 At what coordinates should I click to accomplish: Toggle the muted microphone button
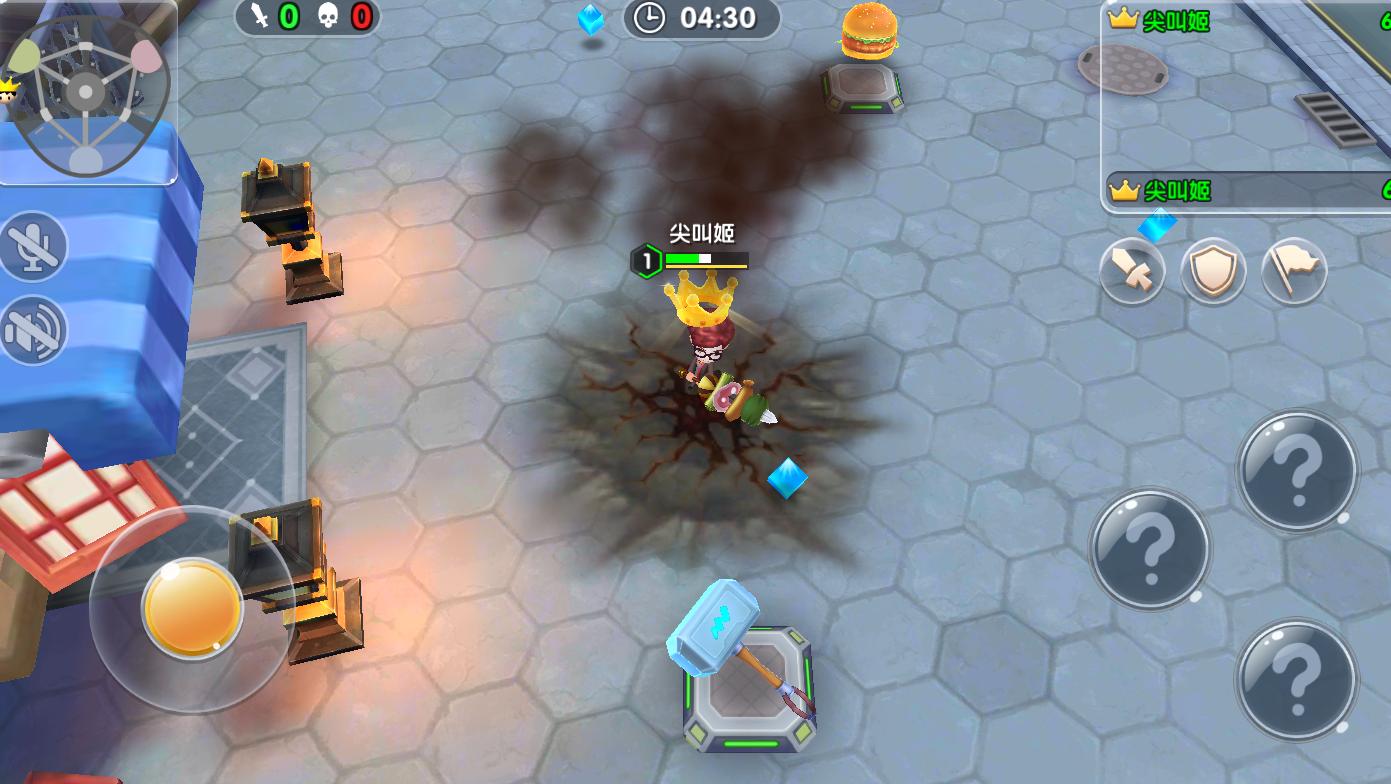[33, 247]
